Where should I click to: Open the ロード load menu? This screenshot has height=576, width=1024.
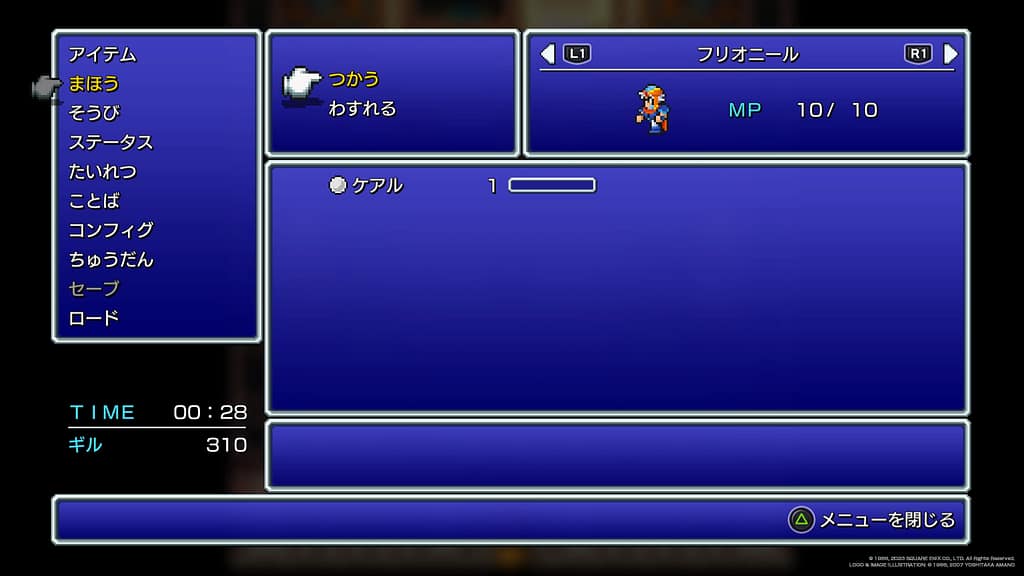tap(94, 318)
